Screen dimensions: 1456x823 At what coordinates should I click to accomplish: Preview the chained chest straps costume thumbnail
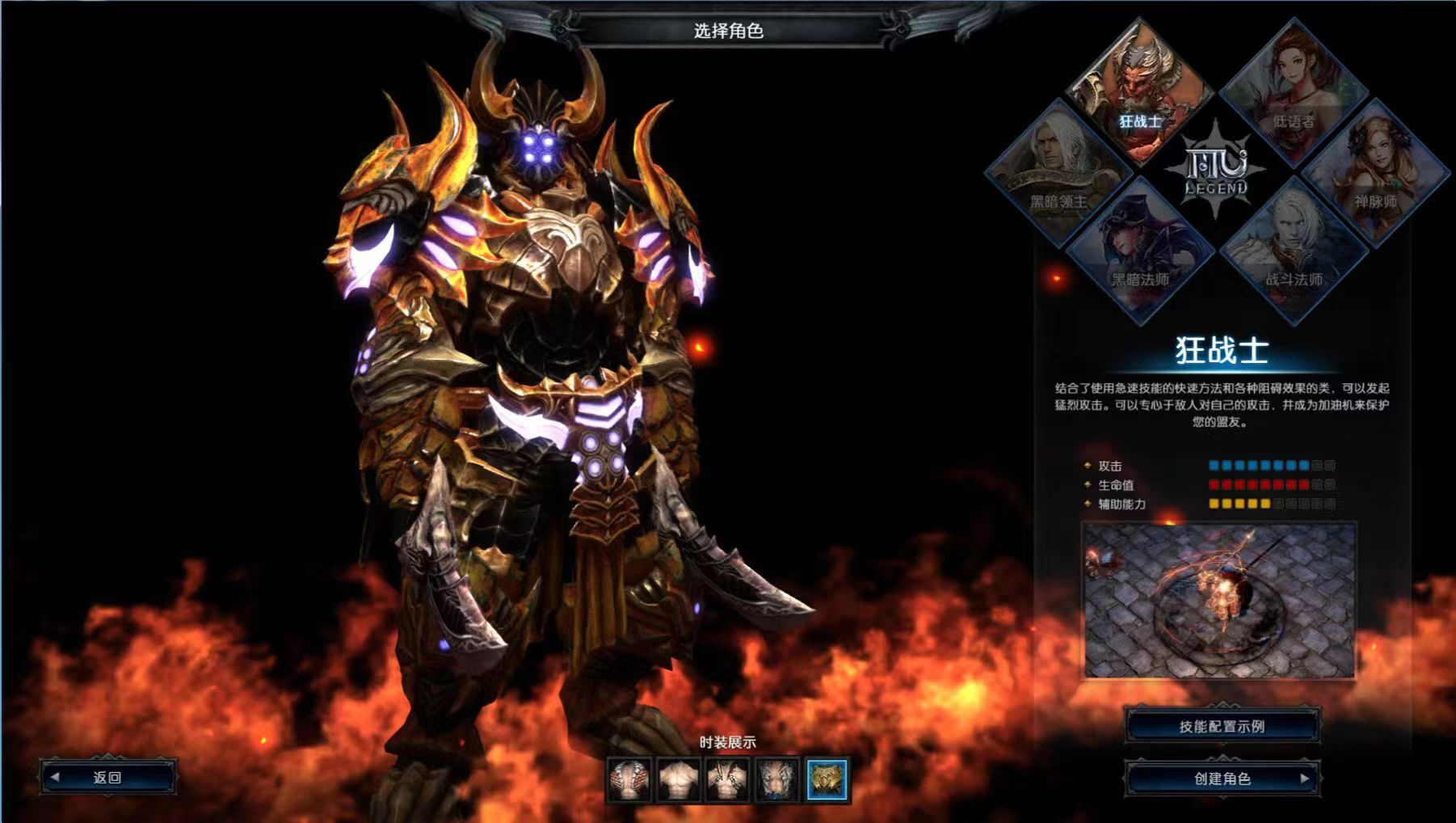(x=727, y=779)
